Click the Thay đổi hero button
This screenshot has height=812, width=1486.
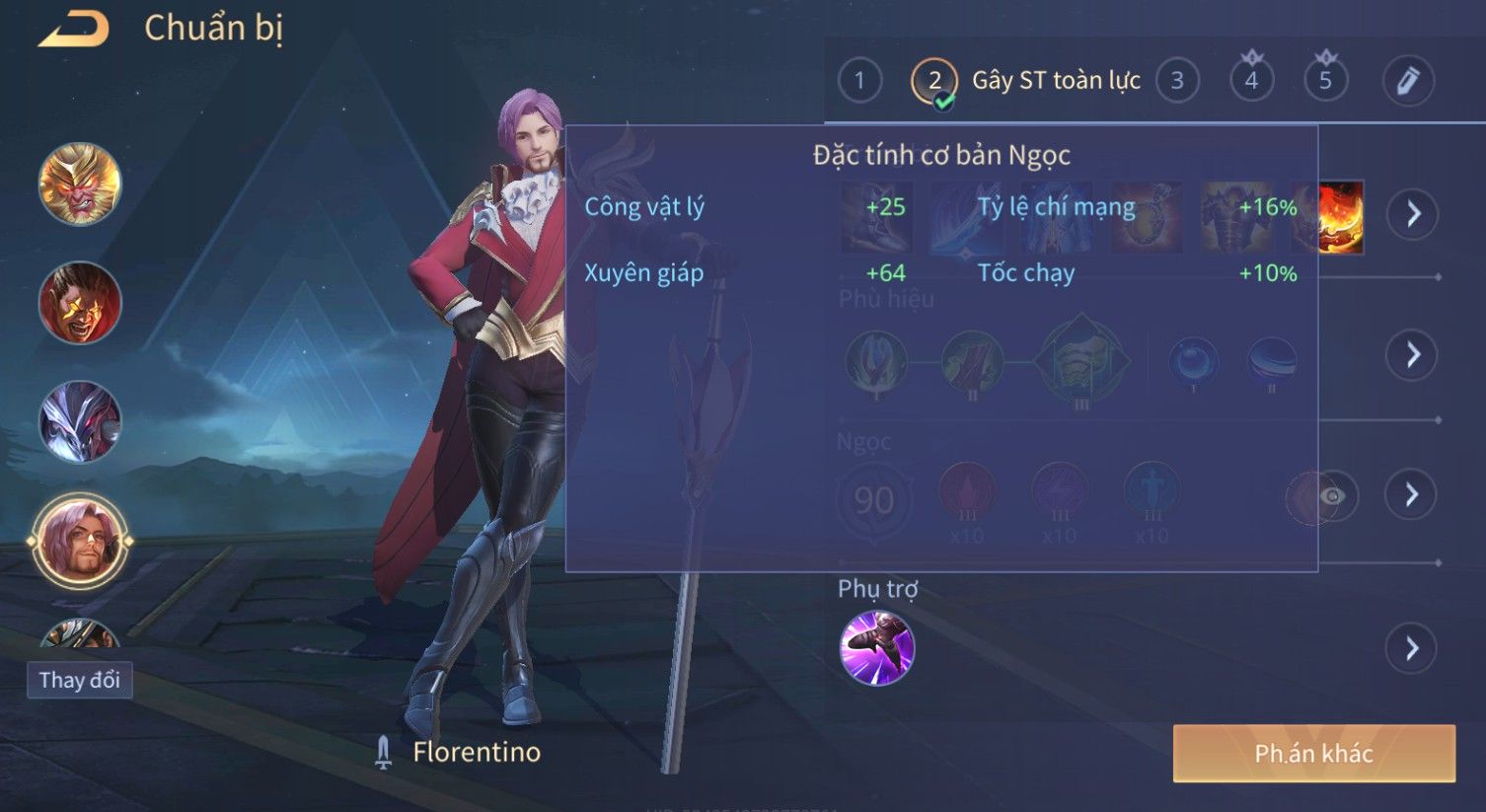coord(79,680)
